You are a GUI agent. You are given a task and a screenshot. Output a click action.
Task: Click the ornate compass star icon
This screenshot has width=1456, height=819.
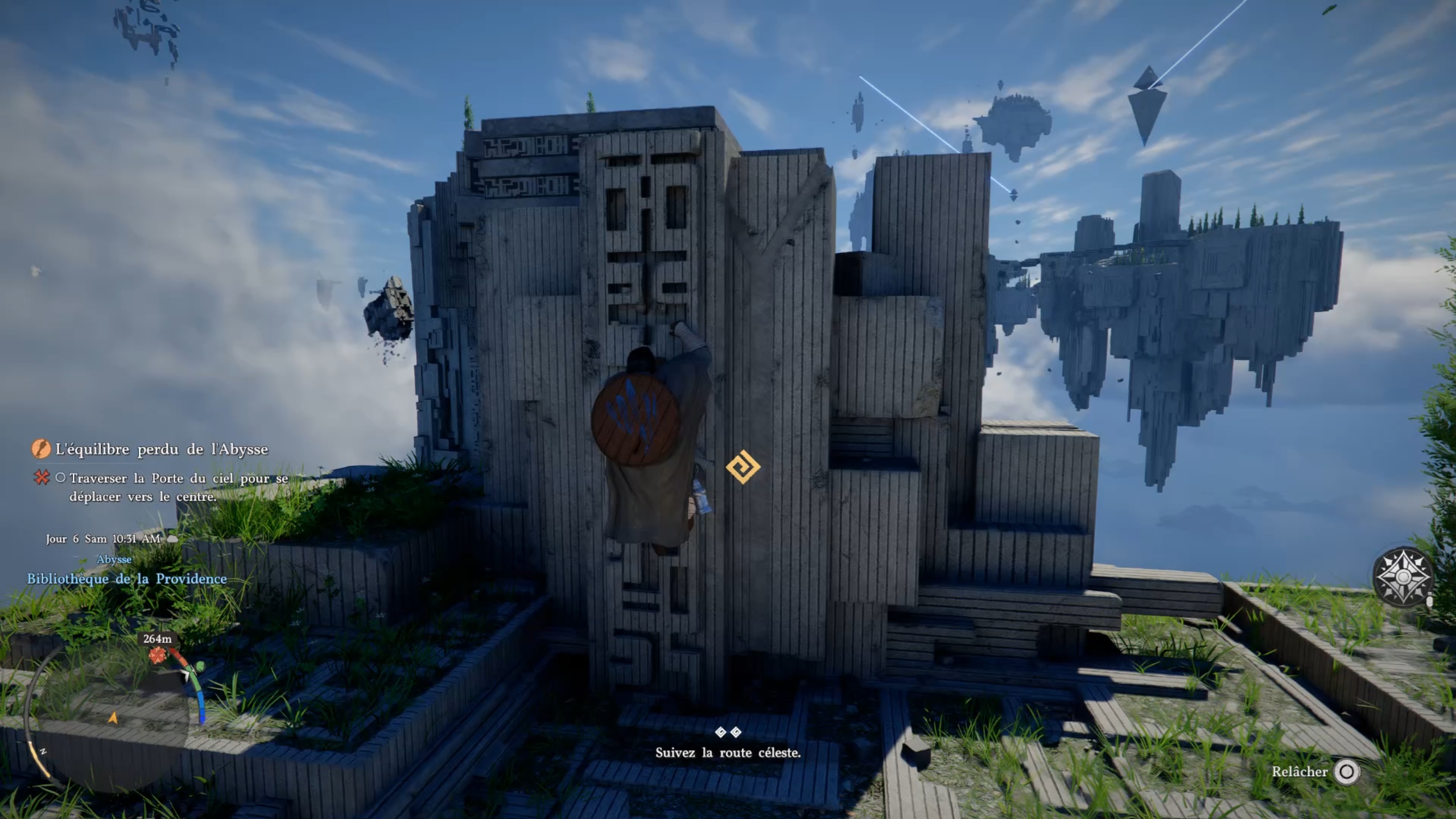click(x=1402, y=576)
